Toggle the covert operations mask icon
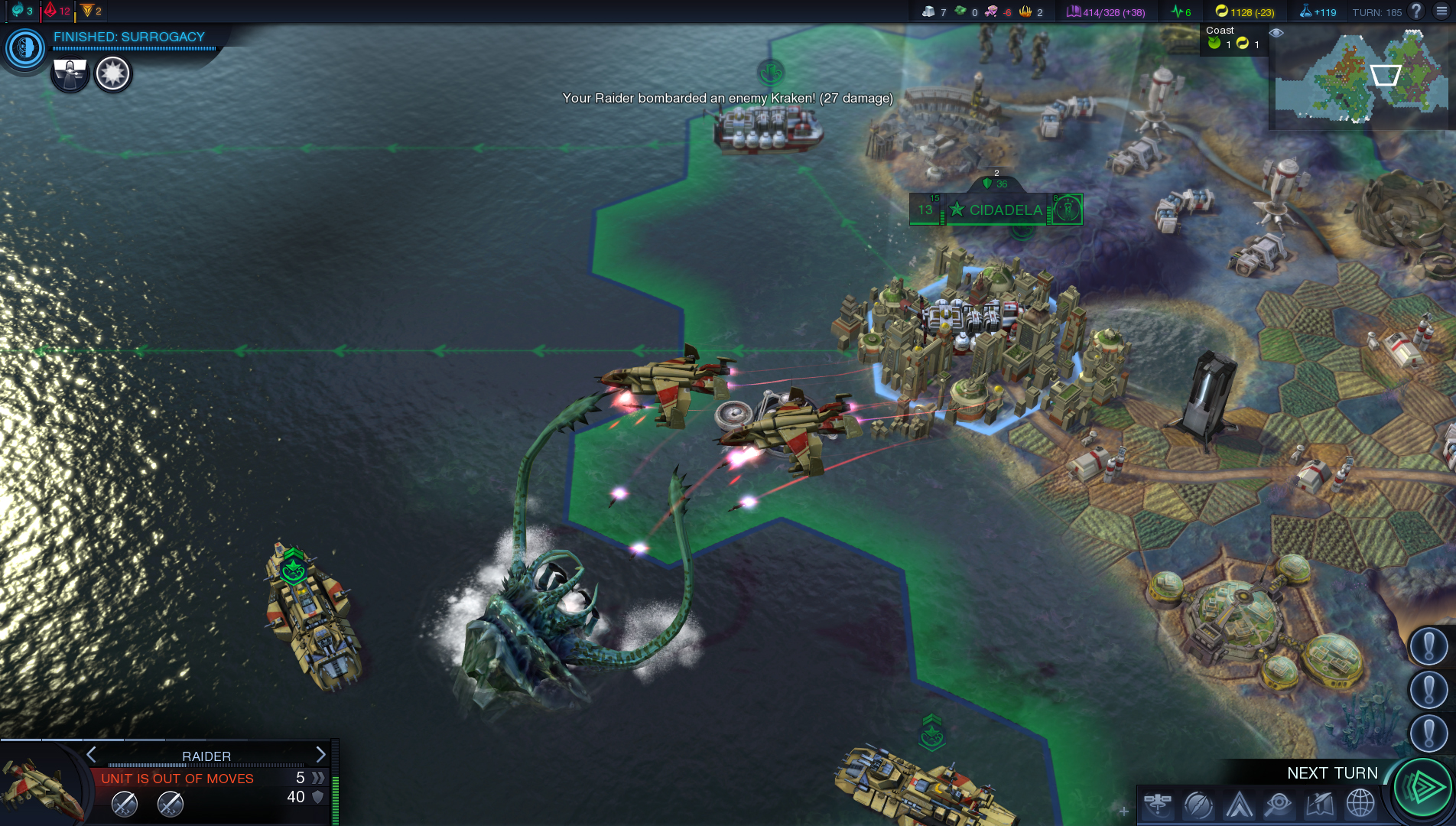1456x826 pixels. tap(70, 74)
